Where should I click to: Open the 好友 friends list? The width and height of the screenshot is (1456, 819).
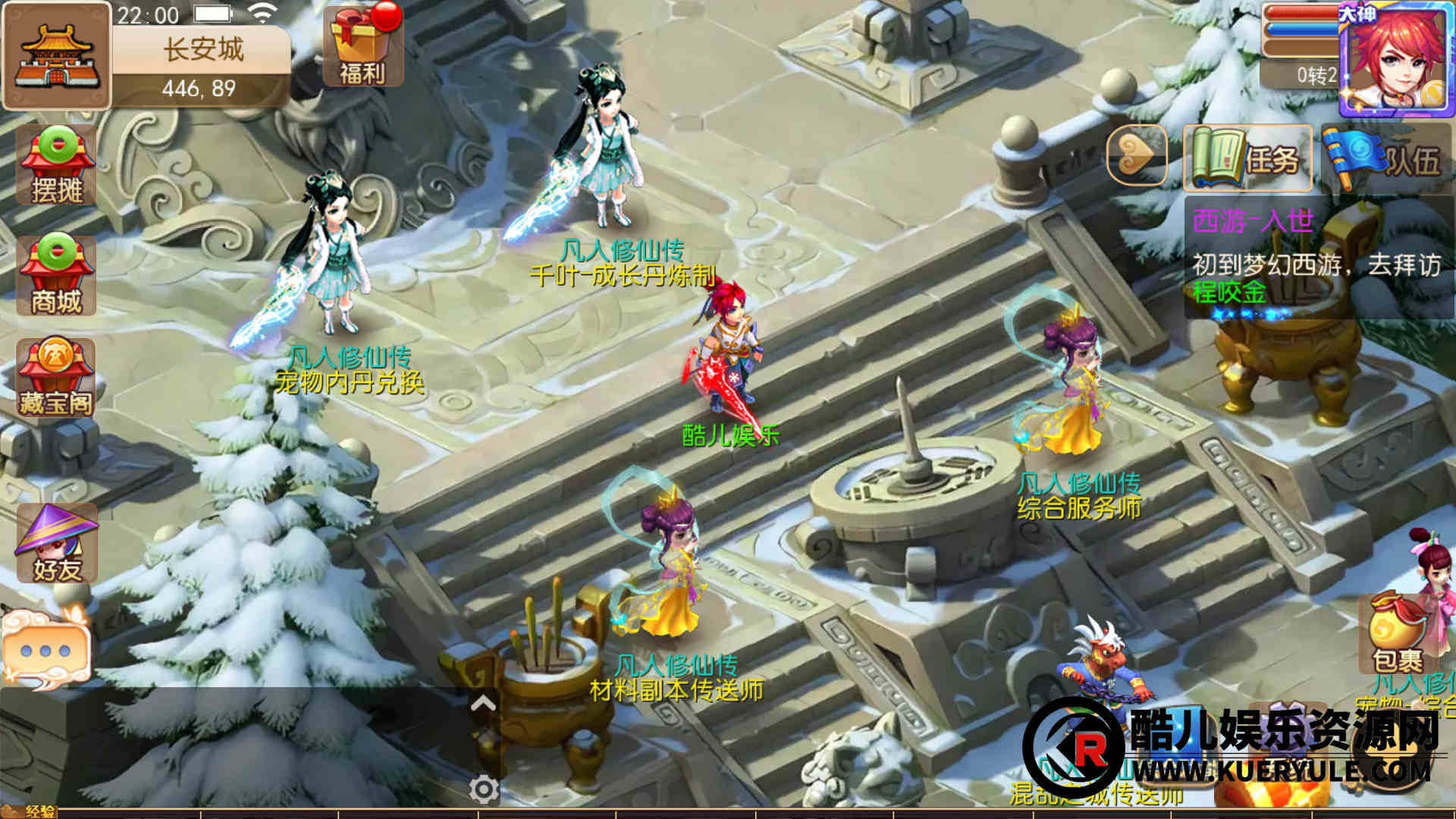[x=57, y=543]
